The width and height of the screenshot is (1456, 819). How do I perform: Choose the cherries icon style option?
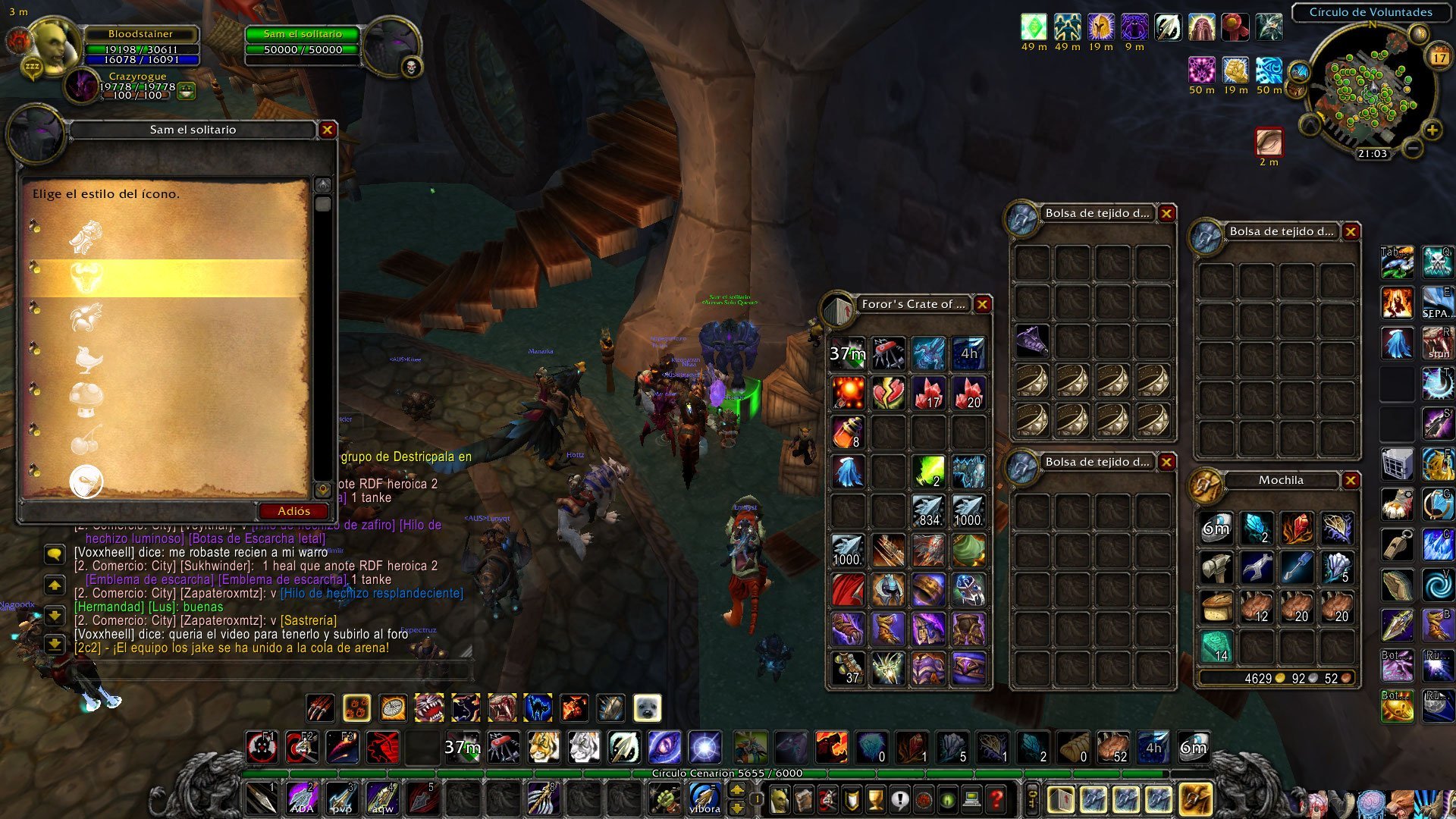coord(86,441)
